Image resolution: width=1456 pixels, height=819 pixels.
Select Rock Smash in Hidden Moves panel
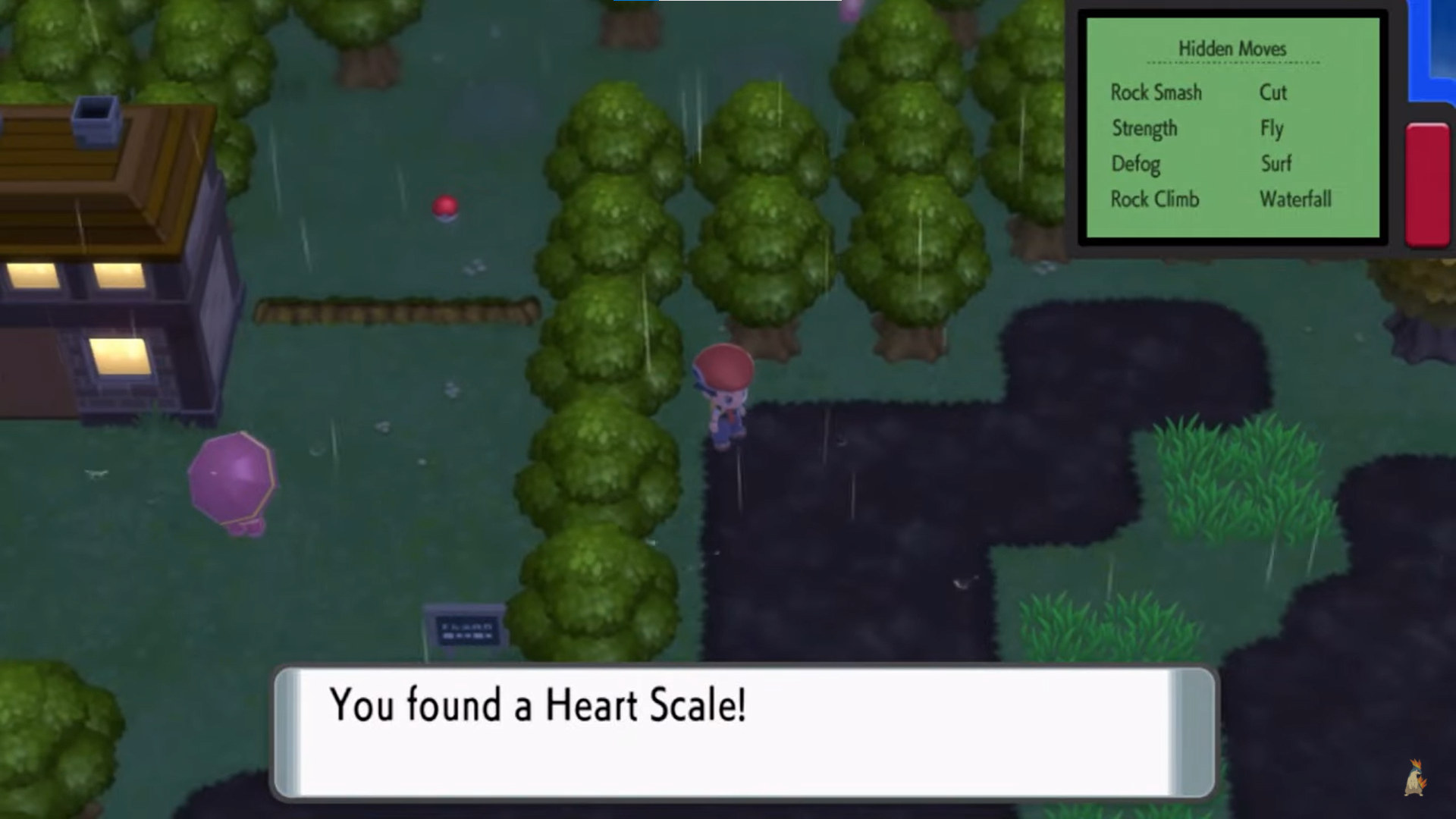(1155, 93)
